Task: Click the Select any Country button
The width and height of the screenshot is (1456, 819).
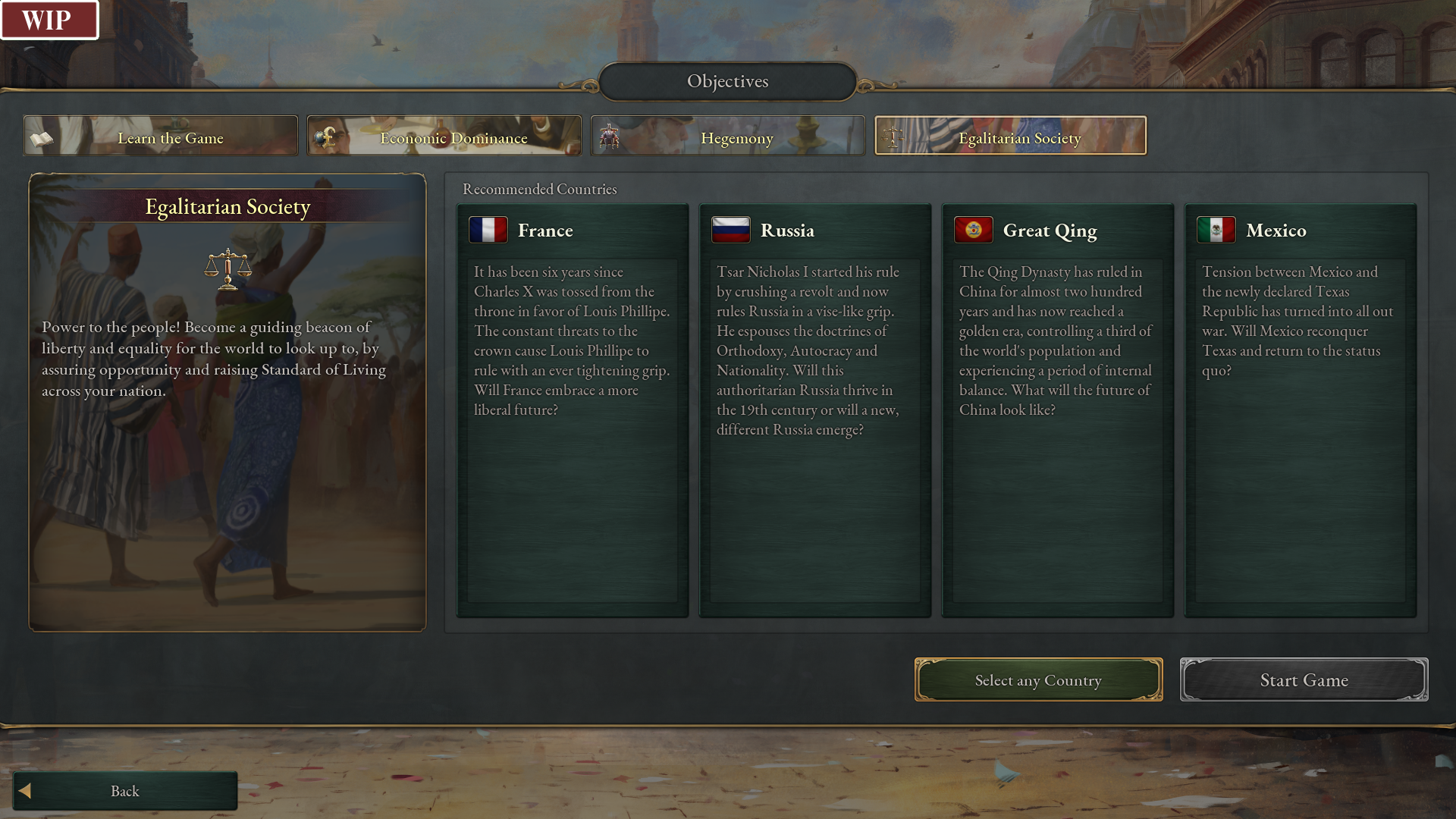Action: coord(1038,680)
